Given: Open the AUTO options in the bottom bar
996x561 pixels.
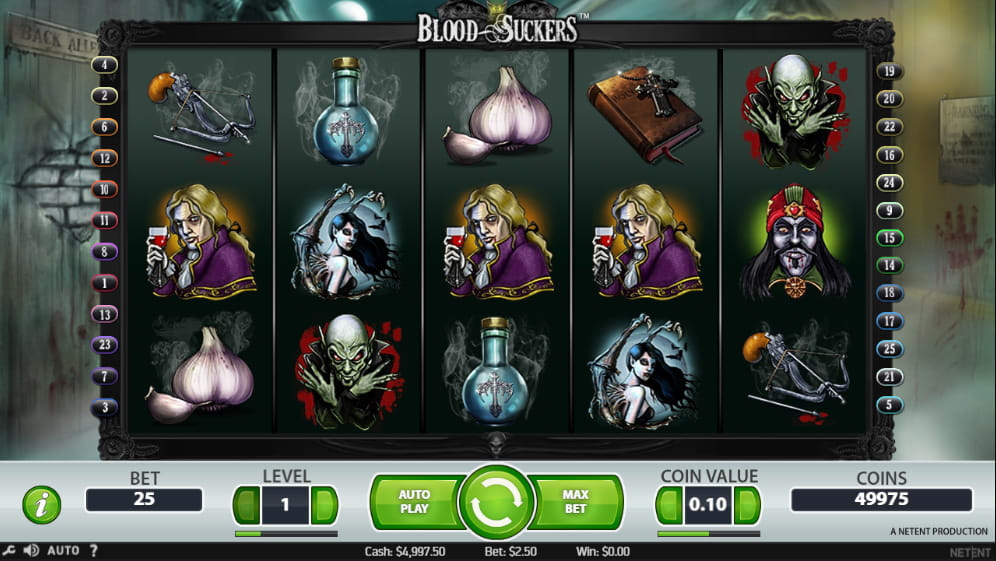Looking at the screenshot, I should point(63,551).
